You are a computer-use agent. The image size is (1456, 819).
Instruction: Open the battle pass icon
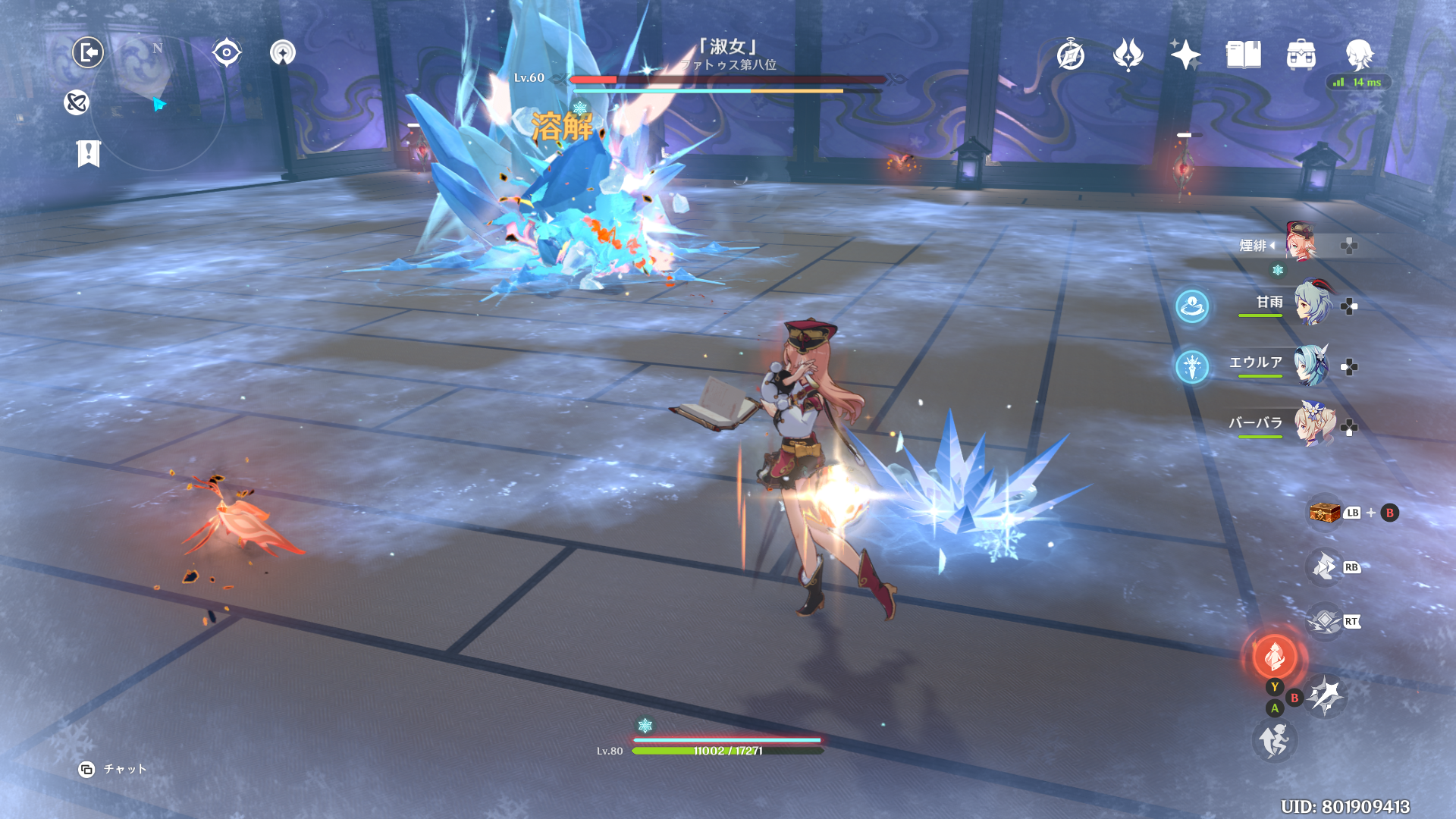[1128, 55]
